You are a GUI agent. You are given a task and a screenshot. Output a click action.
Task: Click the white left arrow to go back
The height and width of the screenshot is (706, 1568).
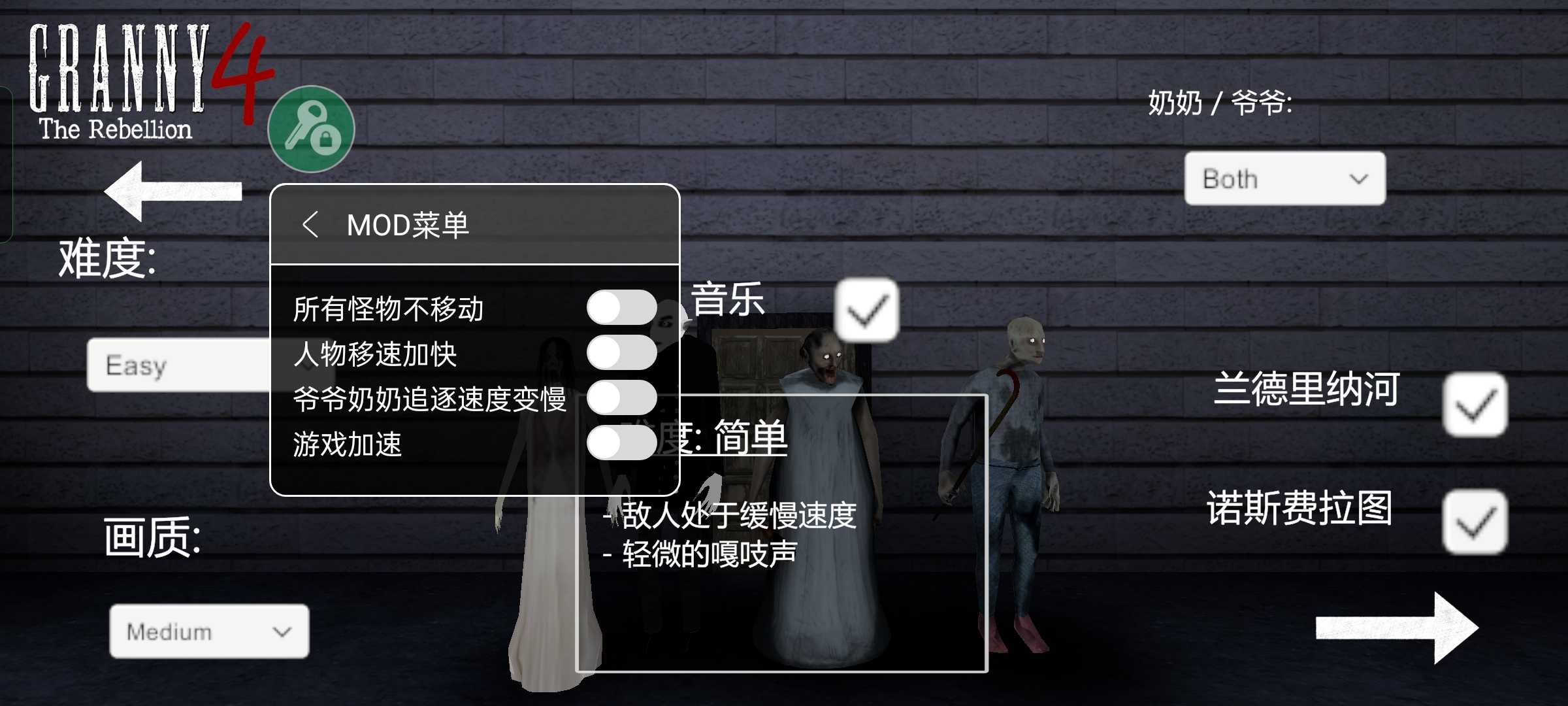click(170, 190)
